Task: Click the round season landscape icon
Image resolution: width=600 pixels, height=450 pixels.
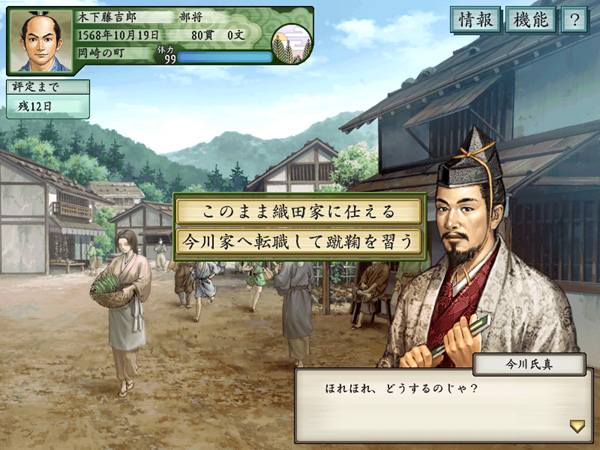Action: [x=292, y=43]
